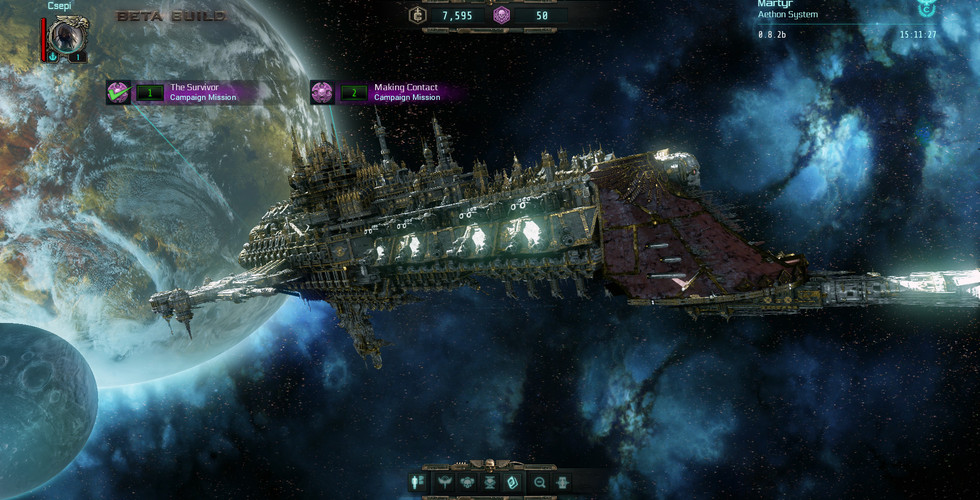Click the winged skull toolbar icon
The width and height of the screenshot is (980, 500).
coord(468,482)
